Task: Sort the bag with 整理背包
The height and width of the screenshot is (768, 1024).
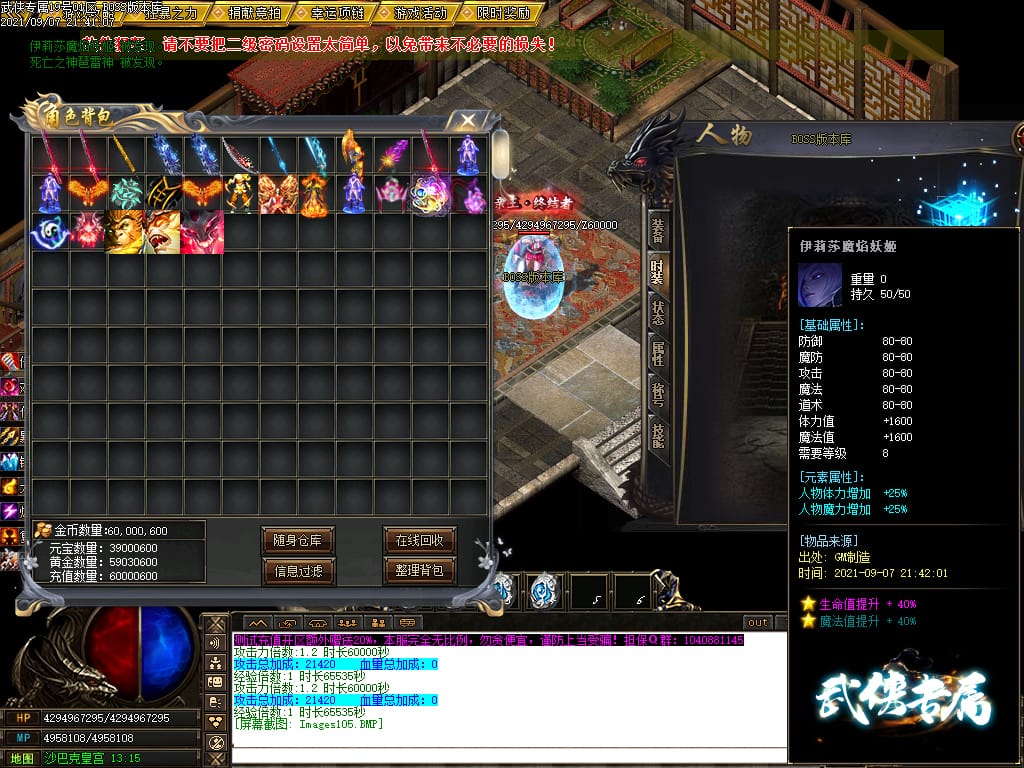Action: pos(420,571)
